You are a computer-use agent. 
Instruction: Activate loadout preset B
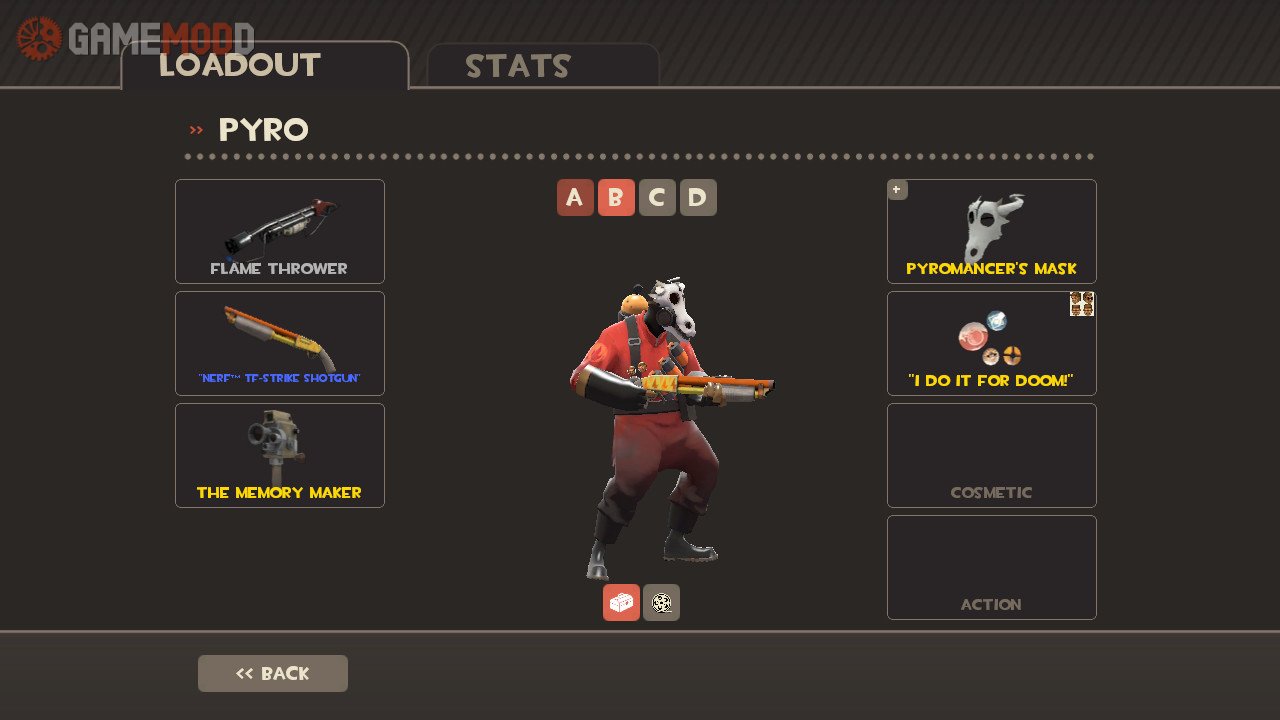coord(616,198)
